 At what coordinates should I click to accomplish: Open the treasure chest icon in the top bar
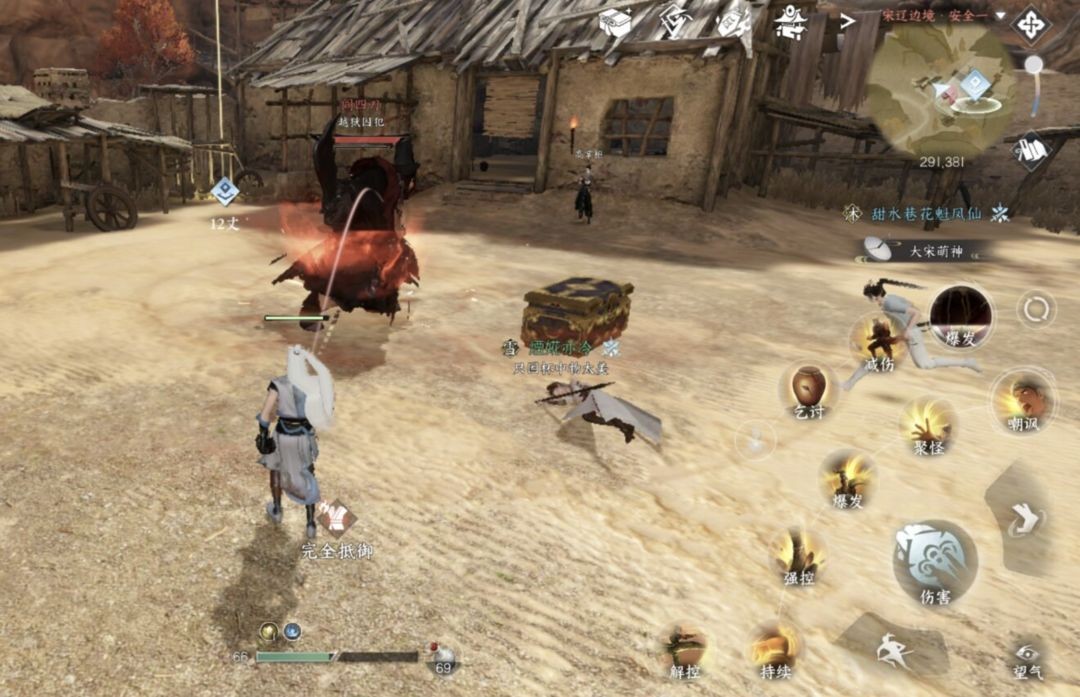click(615, 22)
